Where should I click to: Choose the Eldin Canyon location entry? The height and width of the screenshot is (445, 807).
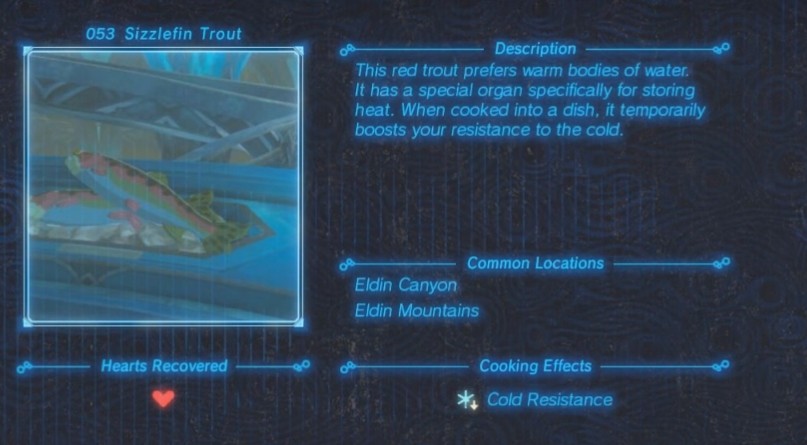coord(405,285)
